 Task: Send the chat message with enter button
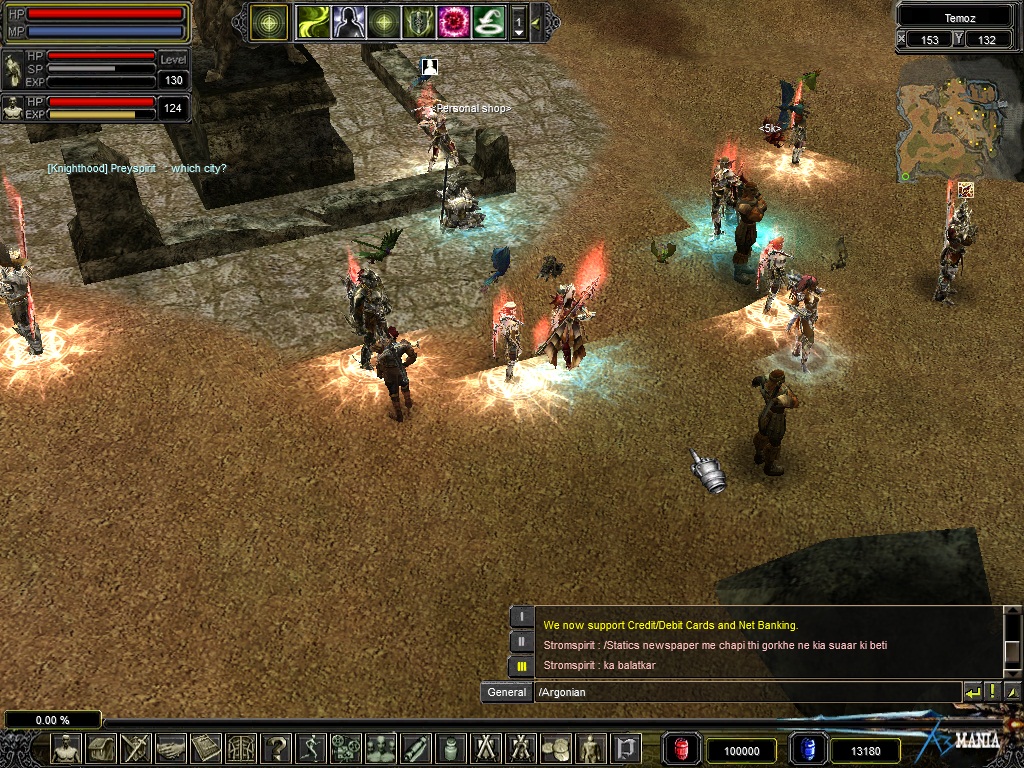coord(972,692)
